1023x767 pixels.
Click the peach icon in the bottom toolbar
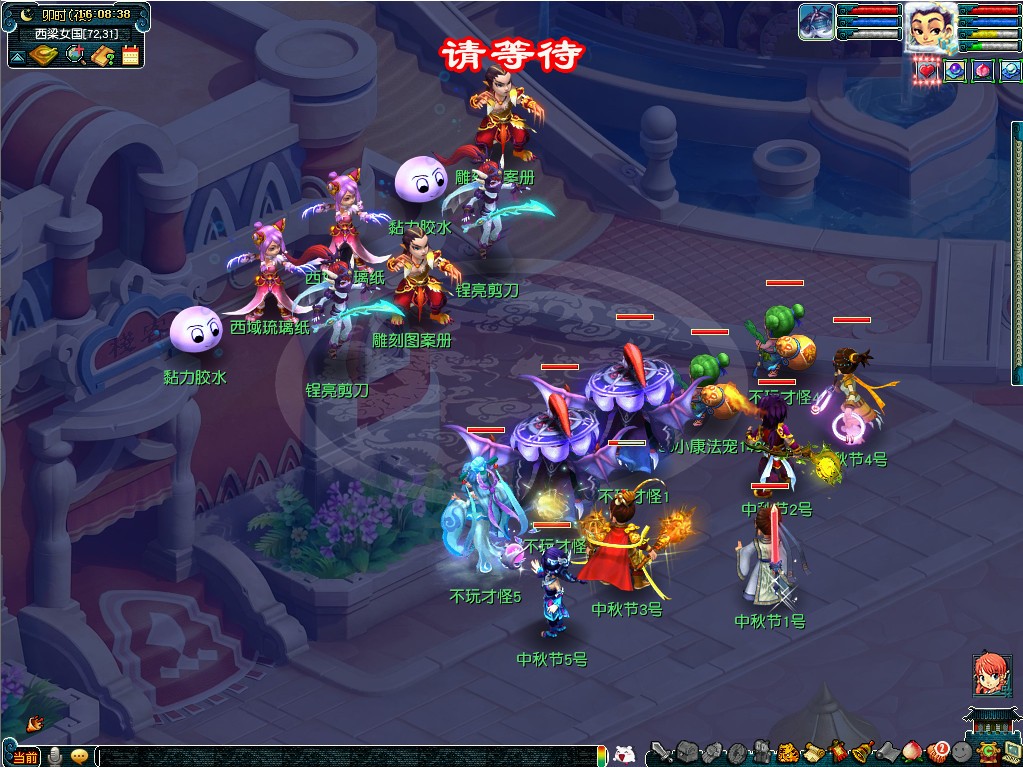click(x=911, y=751)
